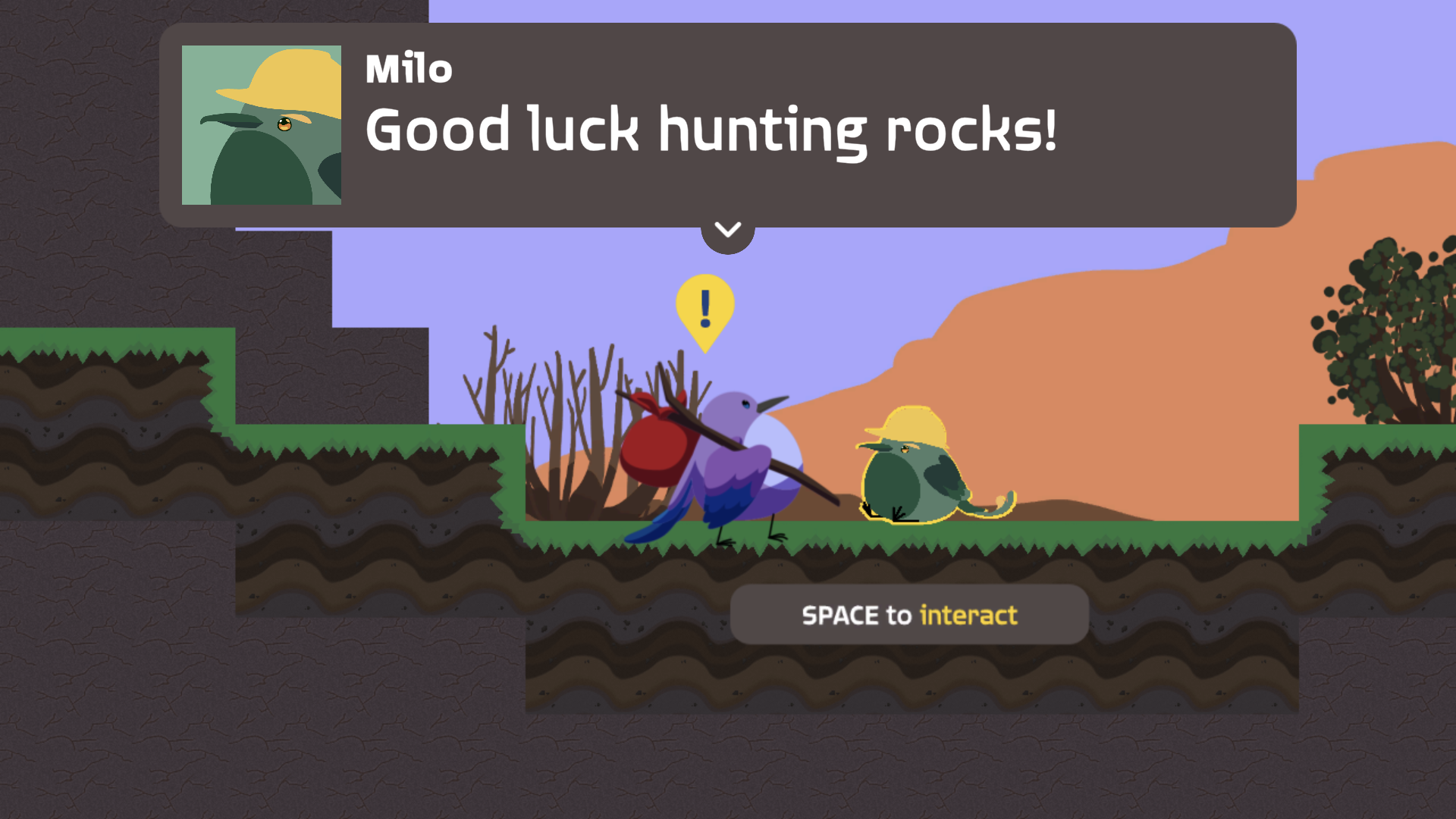Click the yellow interact text
This screenshot has width=1456, height=819.
coord(968,615)
